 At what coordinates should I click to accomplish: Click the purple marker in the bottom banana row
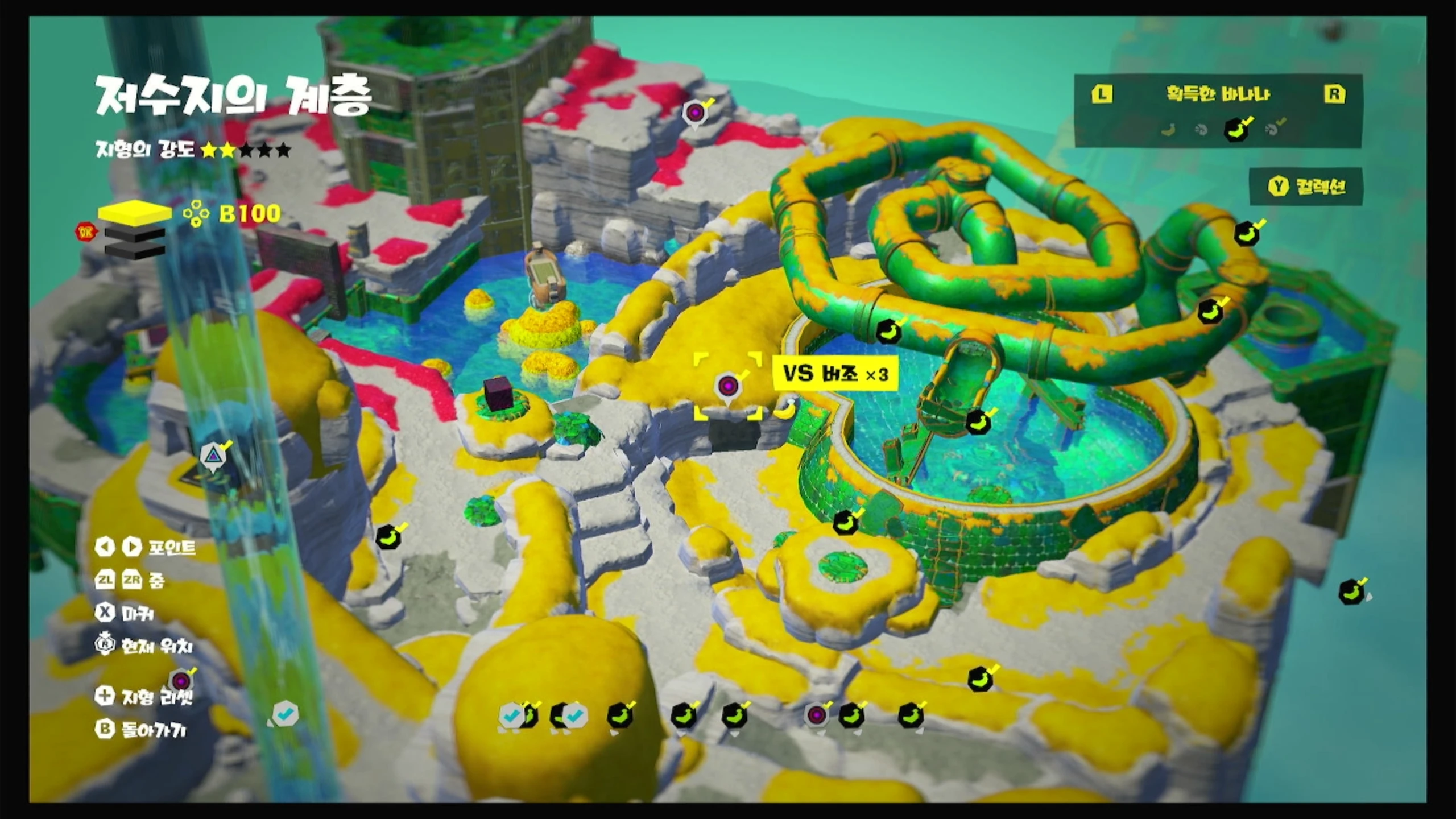[817, 715]
